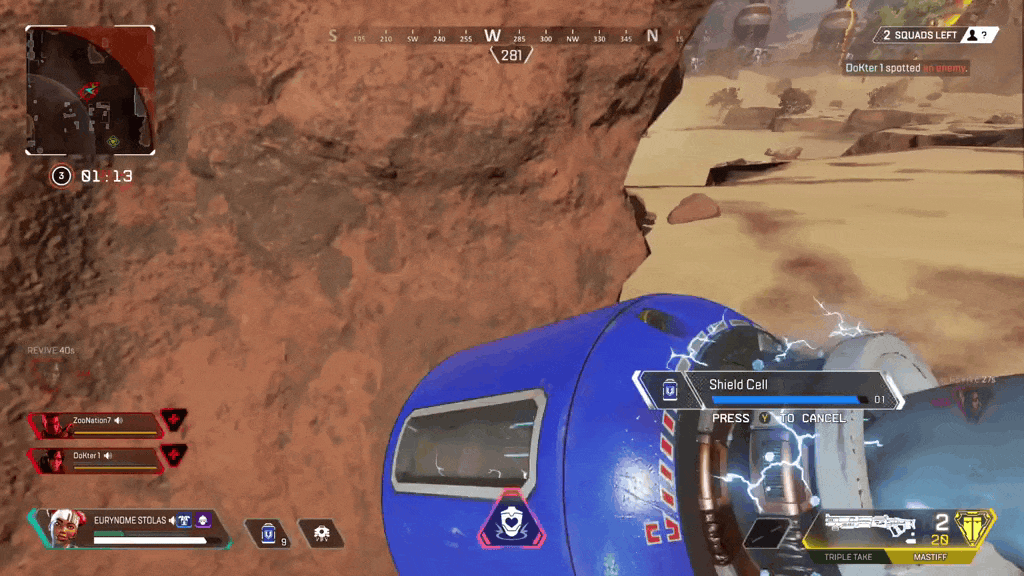Select the ordnance slot next to Shield Cell
1024x576 pixels.
(x=322, y=533)
